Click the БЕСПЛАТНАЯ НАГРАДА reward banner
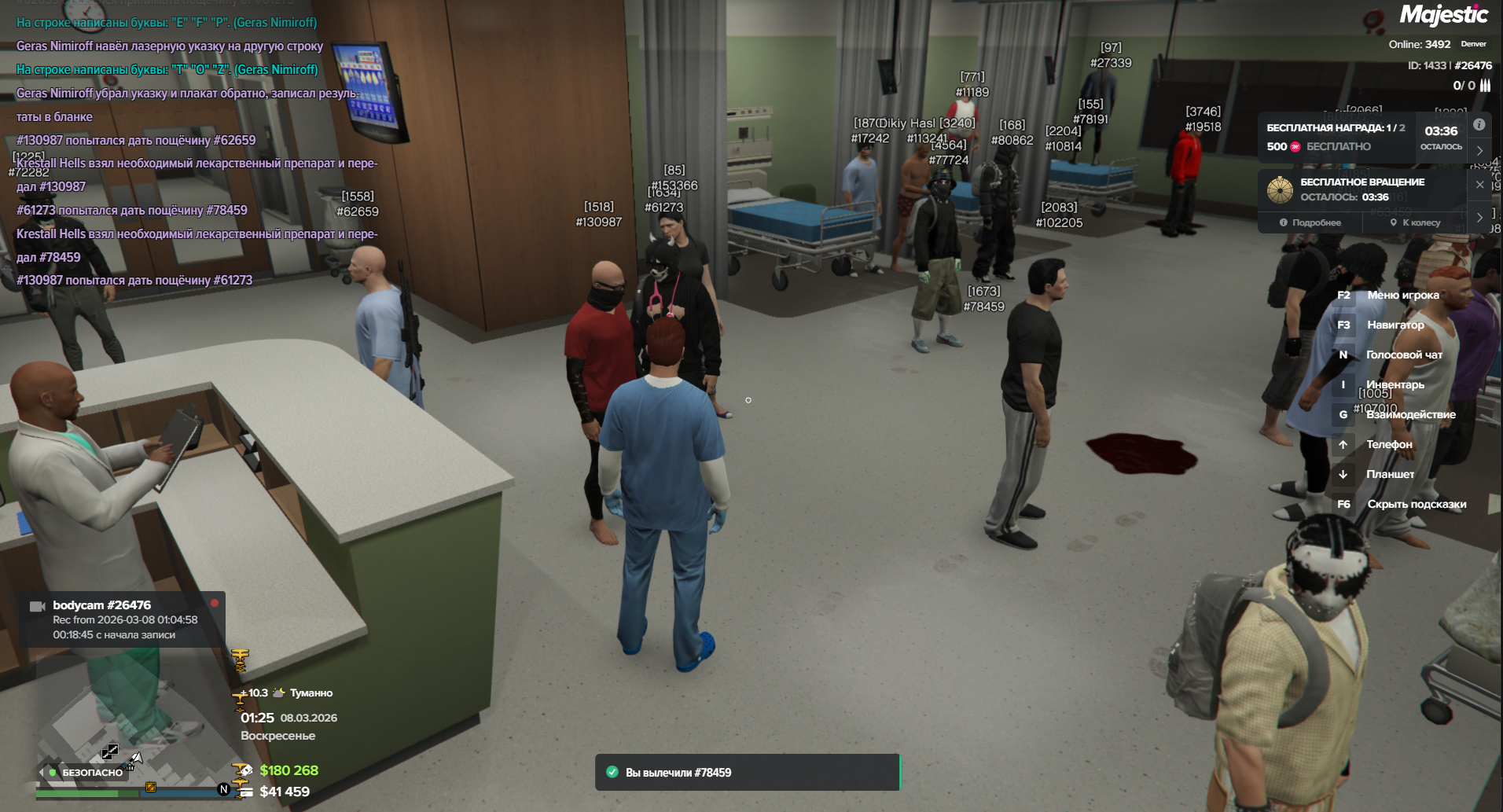Screen dimensions: 1503x812 [1336, 137]
